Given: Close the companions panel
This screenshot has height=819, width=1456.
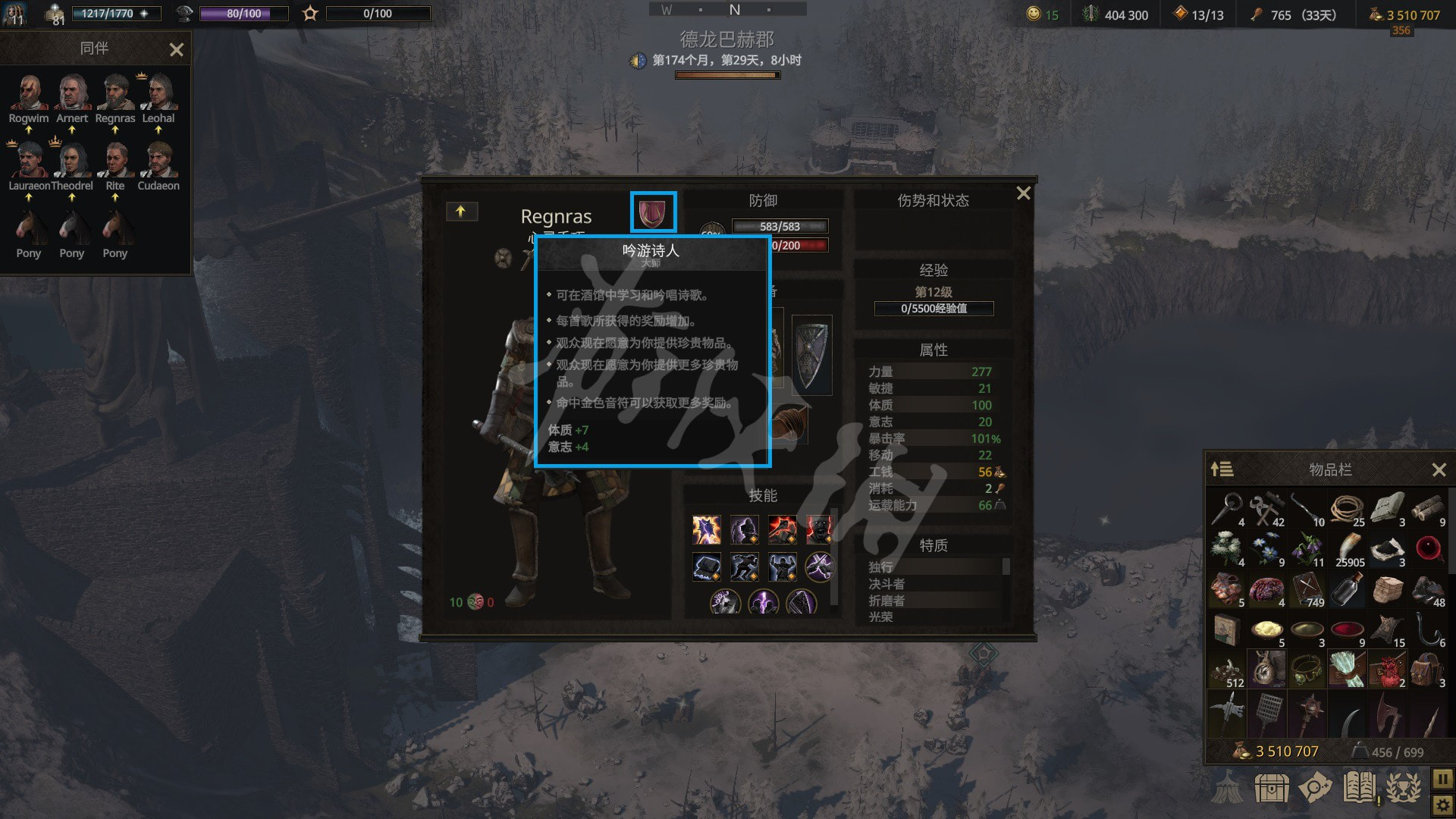Looking at the screenshot, I should click(176, 50).
